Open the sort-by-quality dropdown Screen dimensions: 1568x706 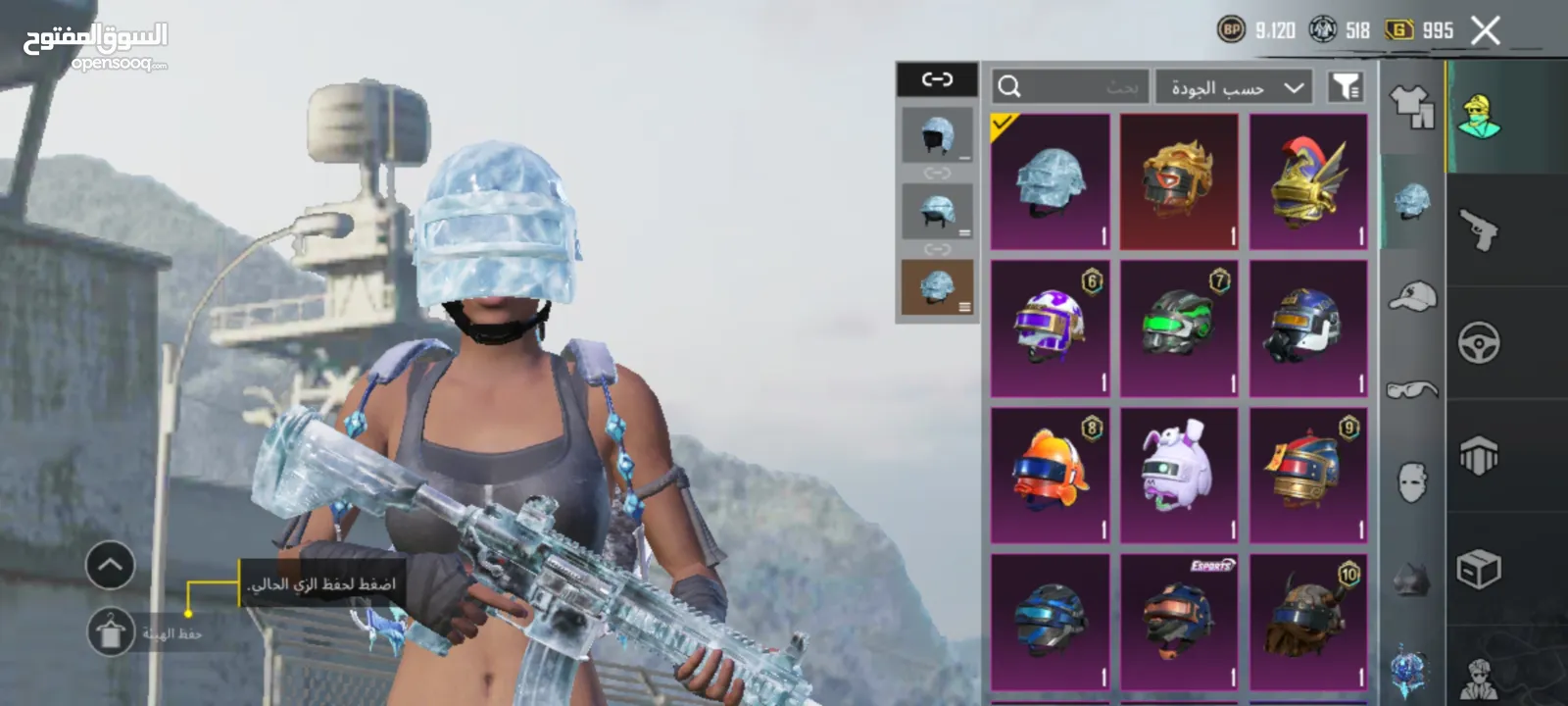(1235, 87)
